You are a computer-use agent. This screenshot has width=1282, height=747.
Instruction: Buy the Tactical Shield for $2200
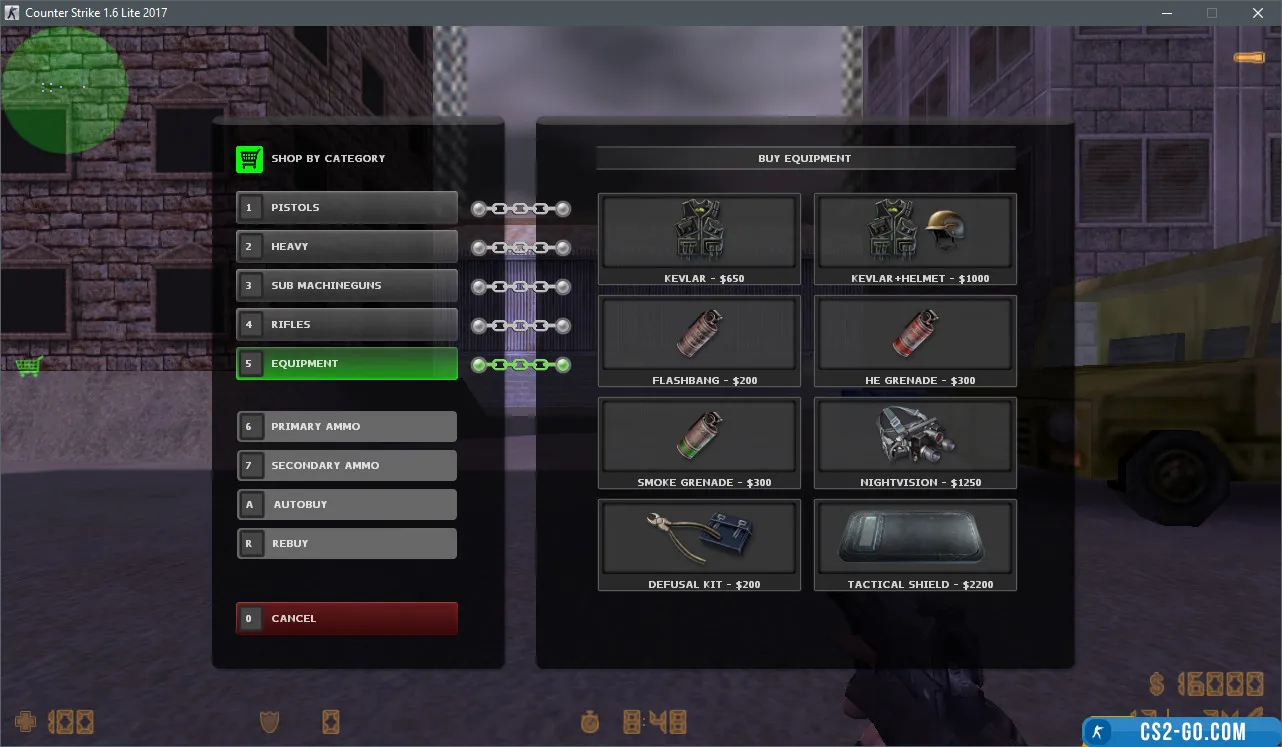[915, 544]
